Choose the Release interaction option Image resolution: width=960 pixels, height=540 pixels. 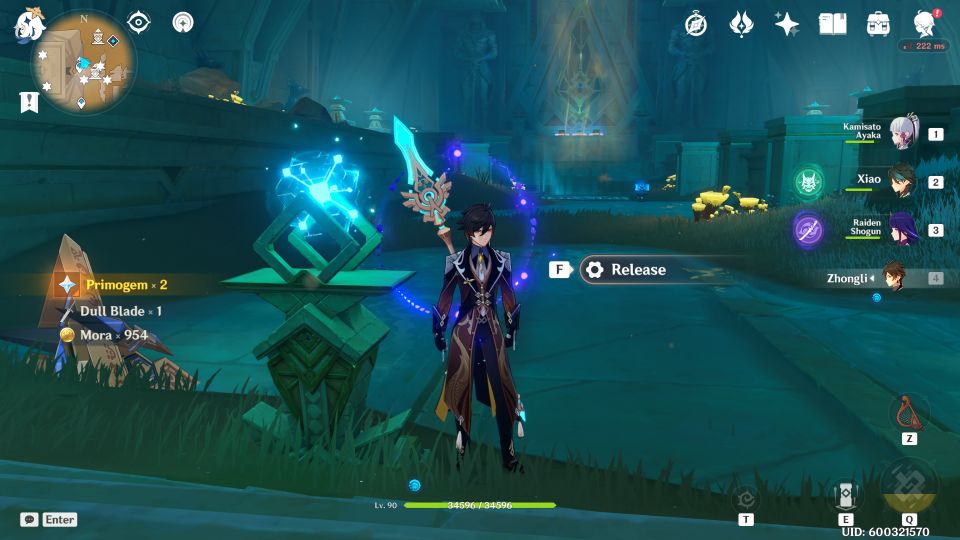pos(636,269)
